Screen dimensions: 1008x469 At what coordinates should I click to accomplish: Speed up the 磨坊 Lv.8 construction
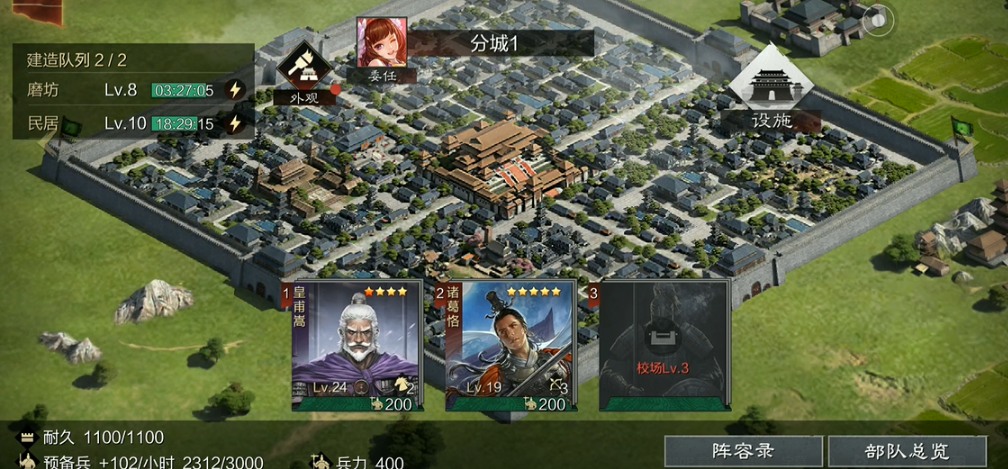[235, 90]
